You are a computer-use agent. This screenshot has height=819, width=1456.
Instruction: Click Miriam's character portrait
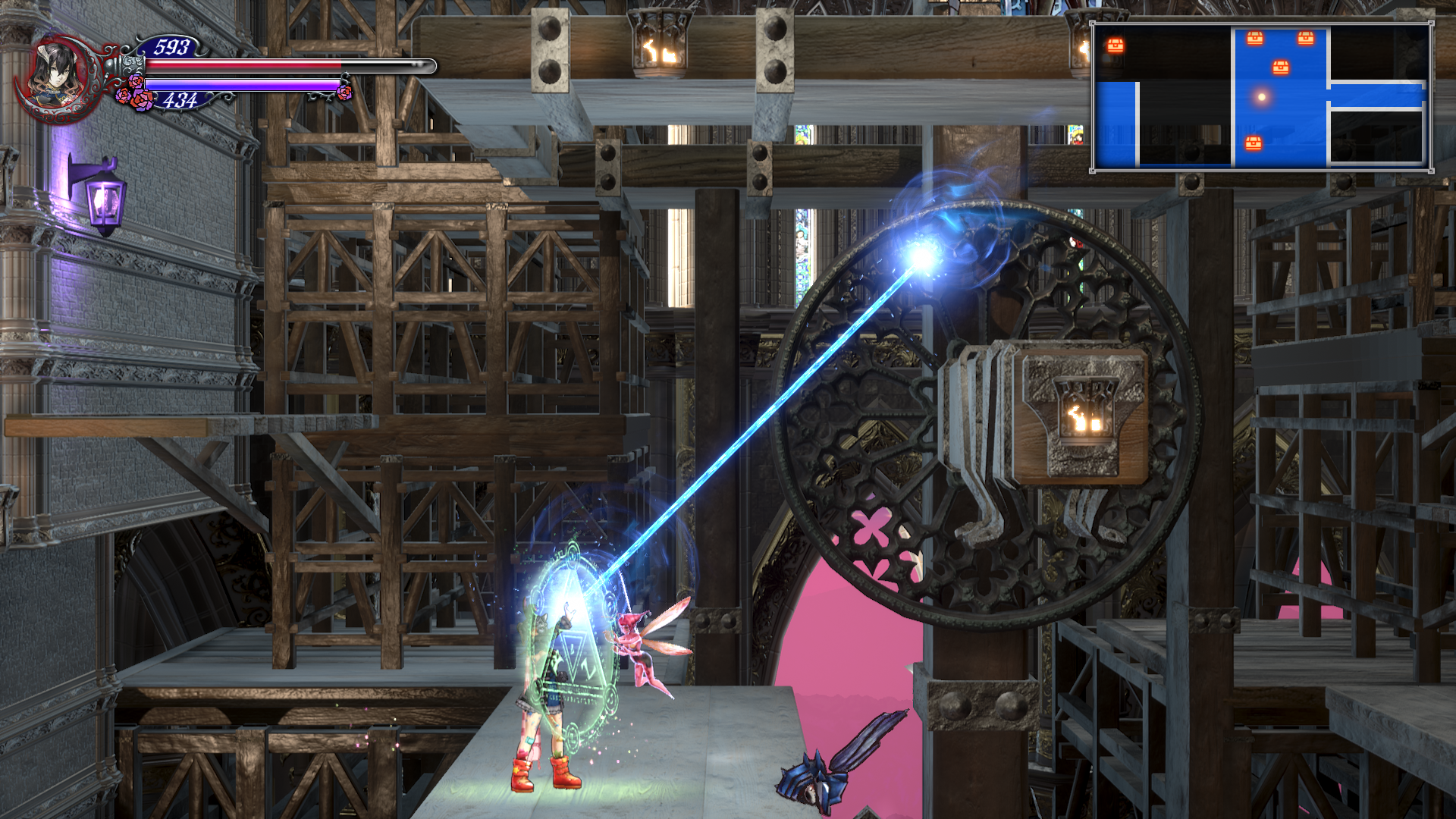55,74
